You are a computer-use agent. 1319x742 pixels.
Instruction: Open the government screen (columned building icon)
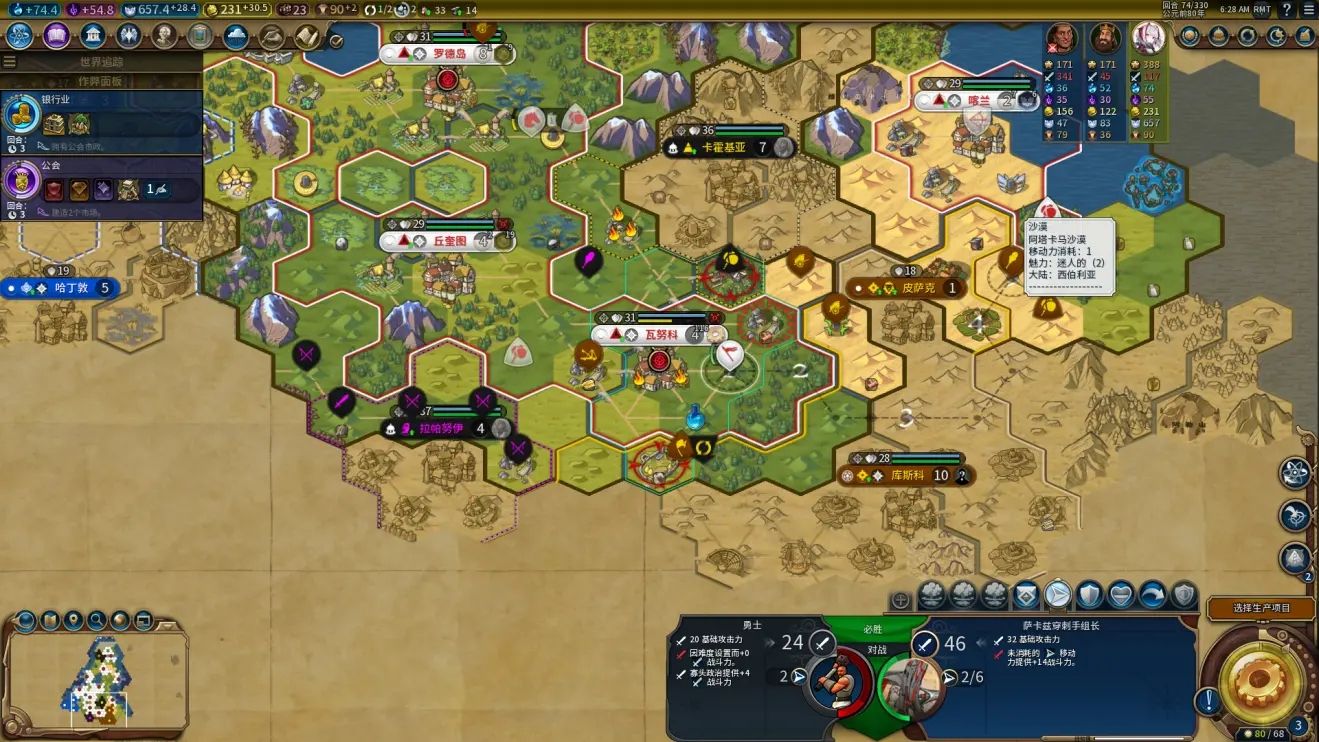coord(93,36)
